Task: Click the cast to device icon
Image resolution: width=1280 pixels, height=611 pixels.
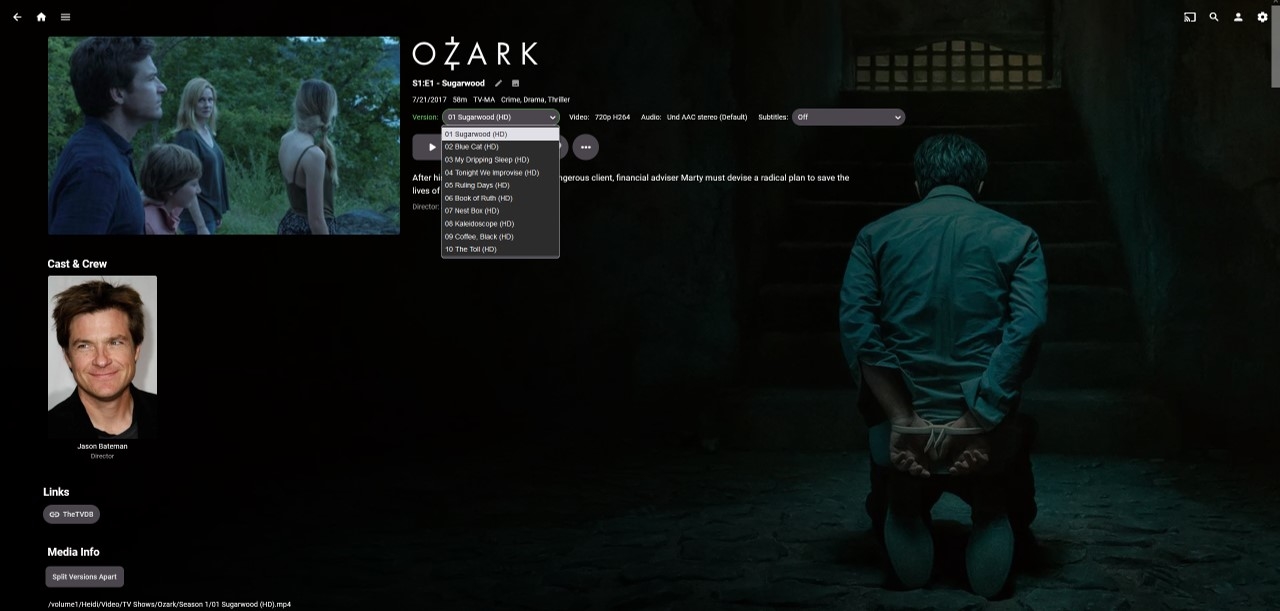Action: (1190, 17)
